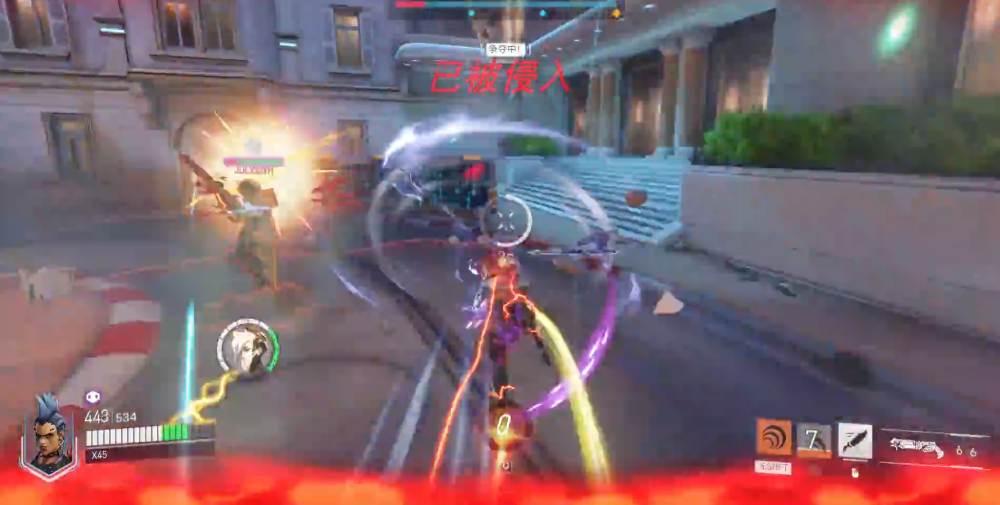Image resolution: width=1000 pixels, height=505 pixels.
Task: Throw the Jagged Blade knife ability
Action: click(854, 440)
